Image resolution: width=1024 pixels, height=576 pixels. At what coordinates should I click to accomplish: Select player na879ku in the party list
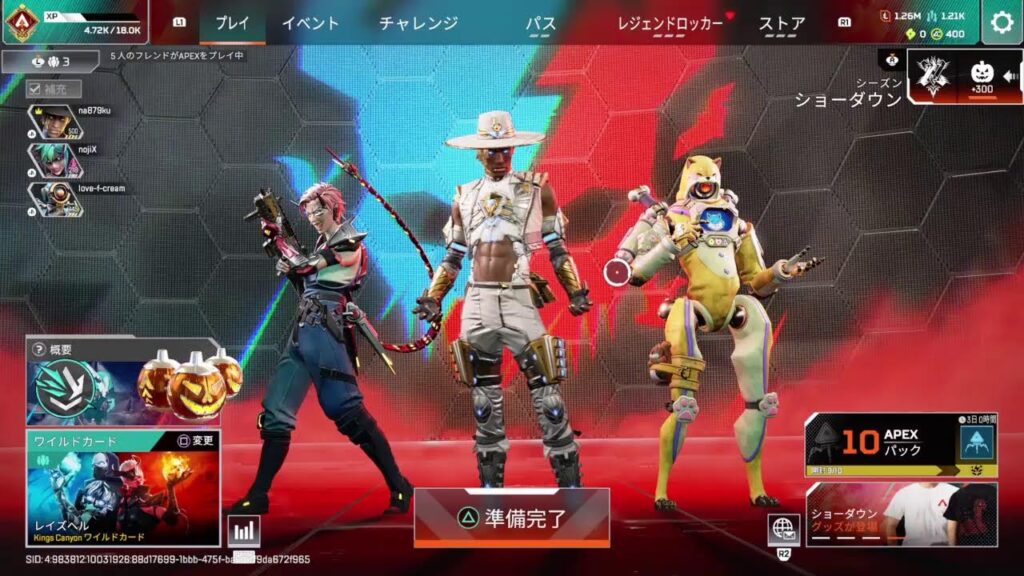tap(70, 121)
